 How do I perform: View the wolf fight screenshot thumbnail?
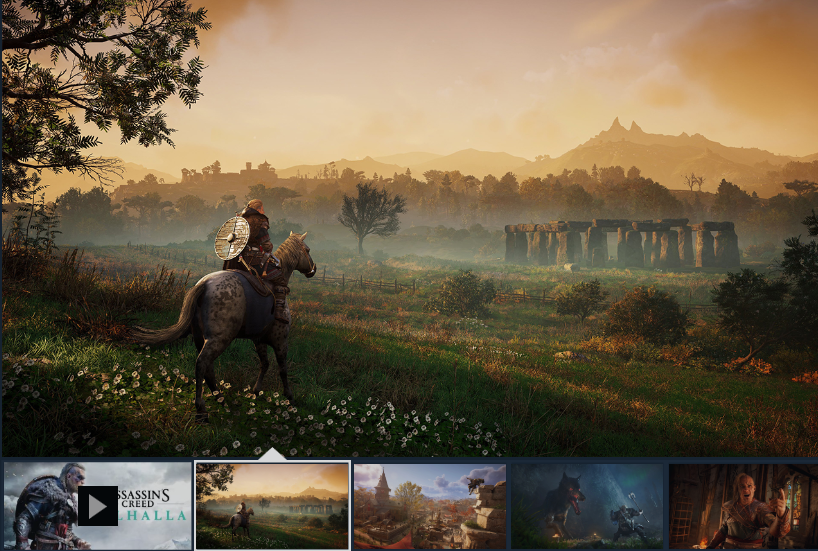587,505
